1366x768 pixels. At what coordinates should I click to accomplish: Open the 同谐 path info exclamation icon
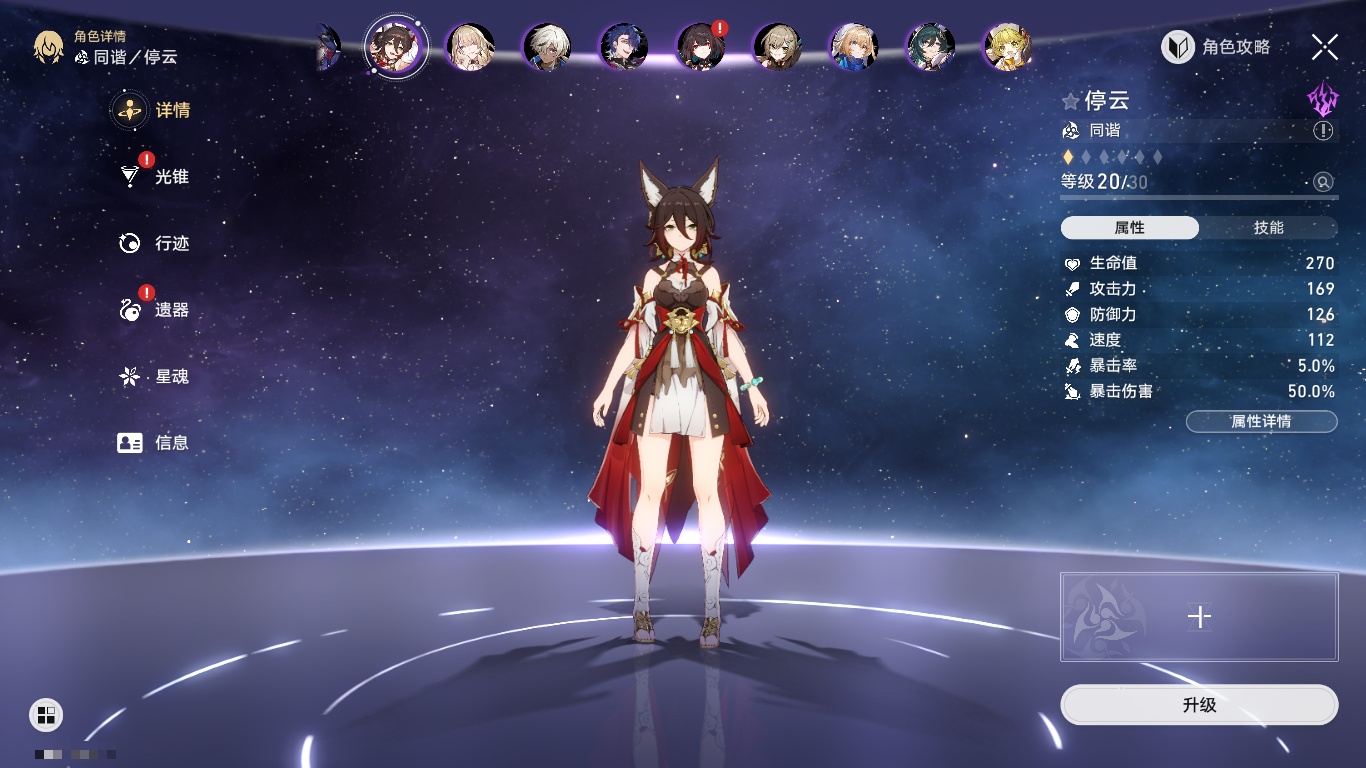point(1323,131)
